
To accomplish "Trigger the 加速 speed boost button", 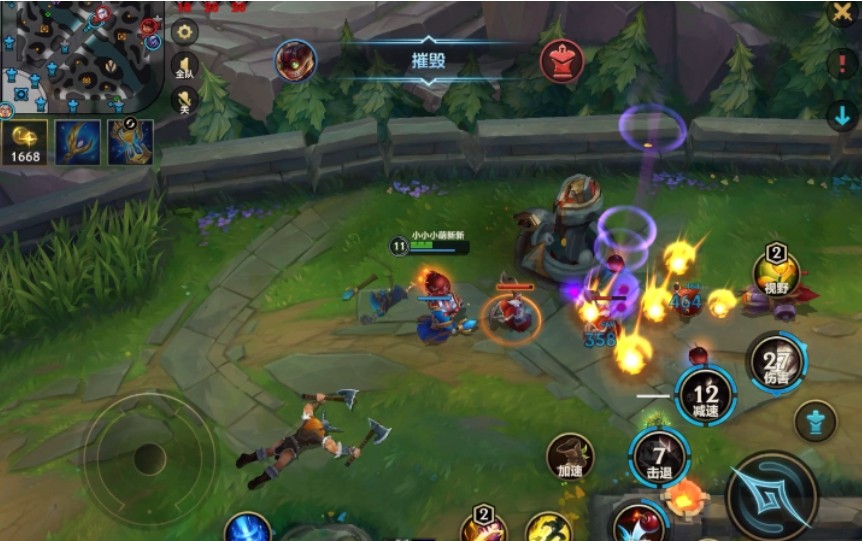I will (x=570, y=457).
